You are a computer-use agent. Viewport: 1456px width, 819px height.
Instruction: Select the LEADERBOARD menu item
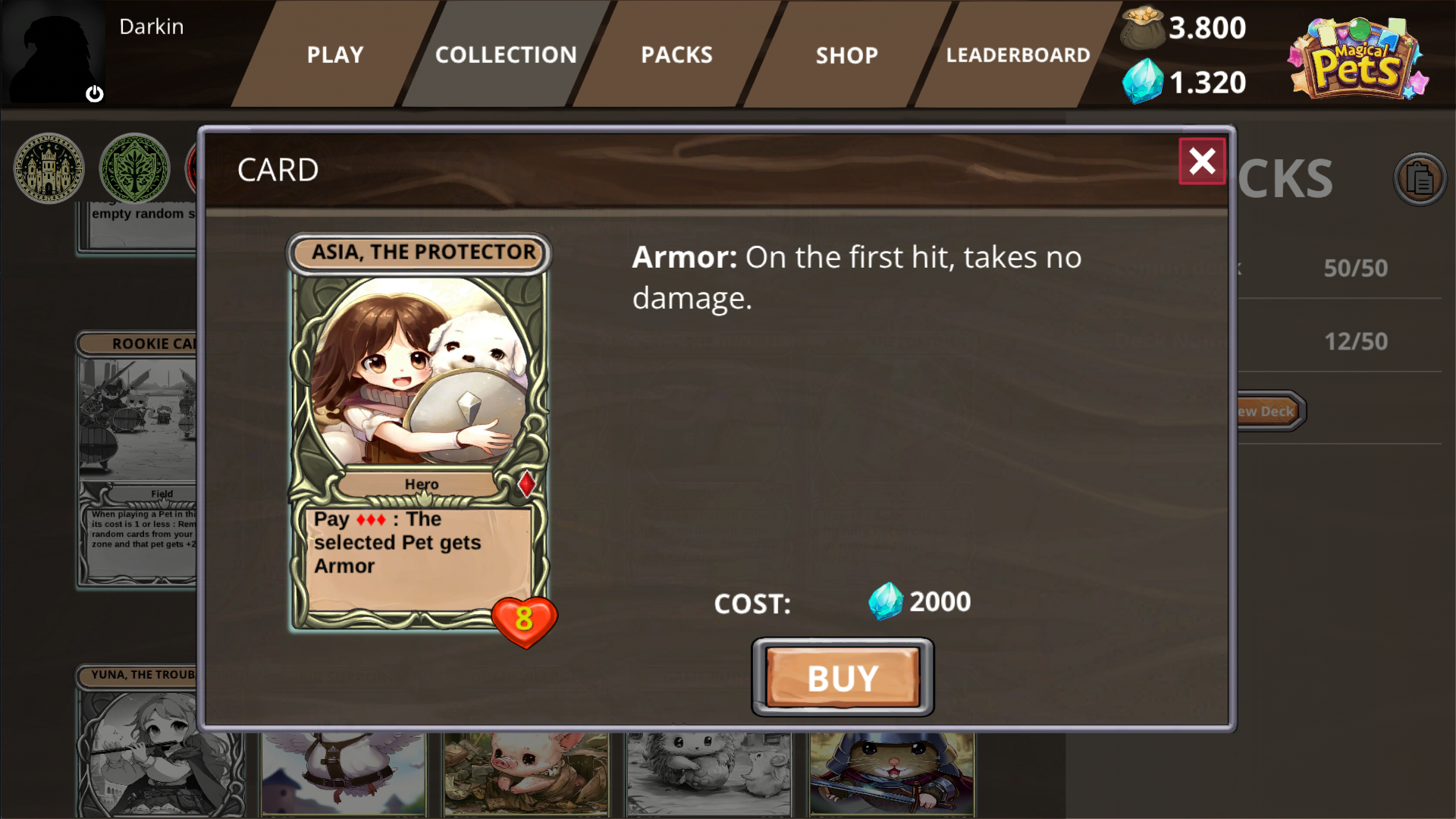(1019, 55)
